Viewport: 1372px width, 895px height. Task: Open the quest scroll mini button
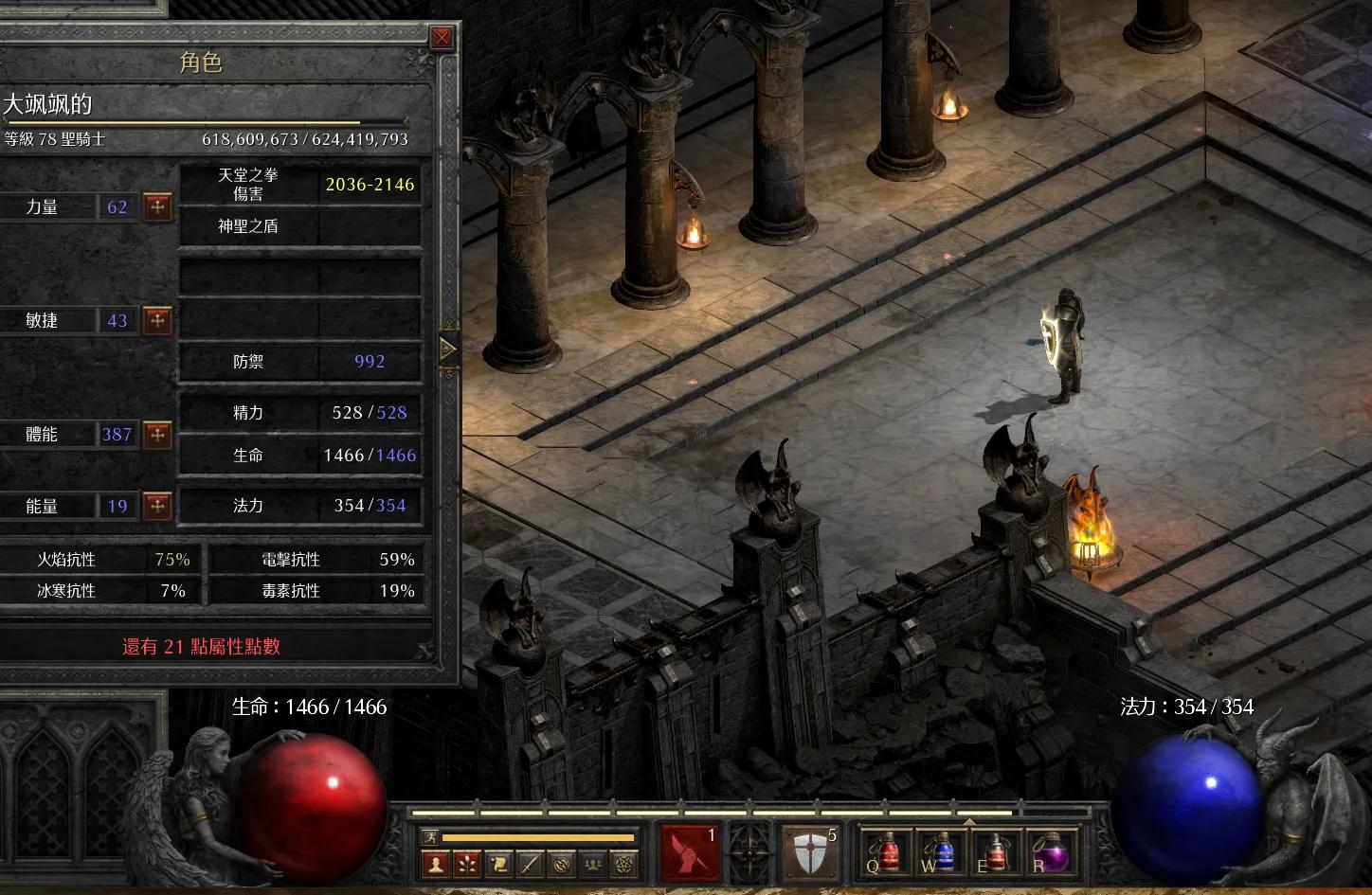click(498, 864)
